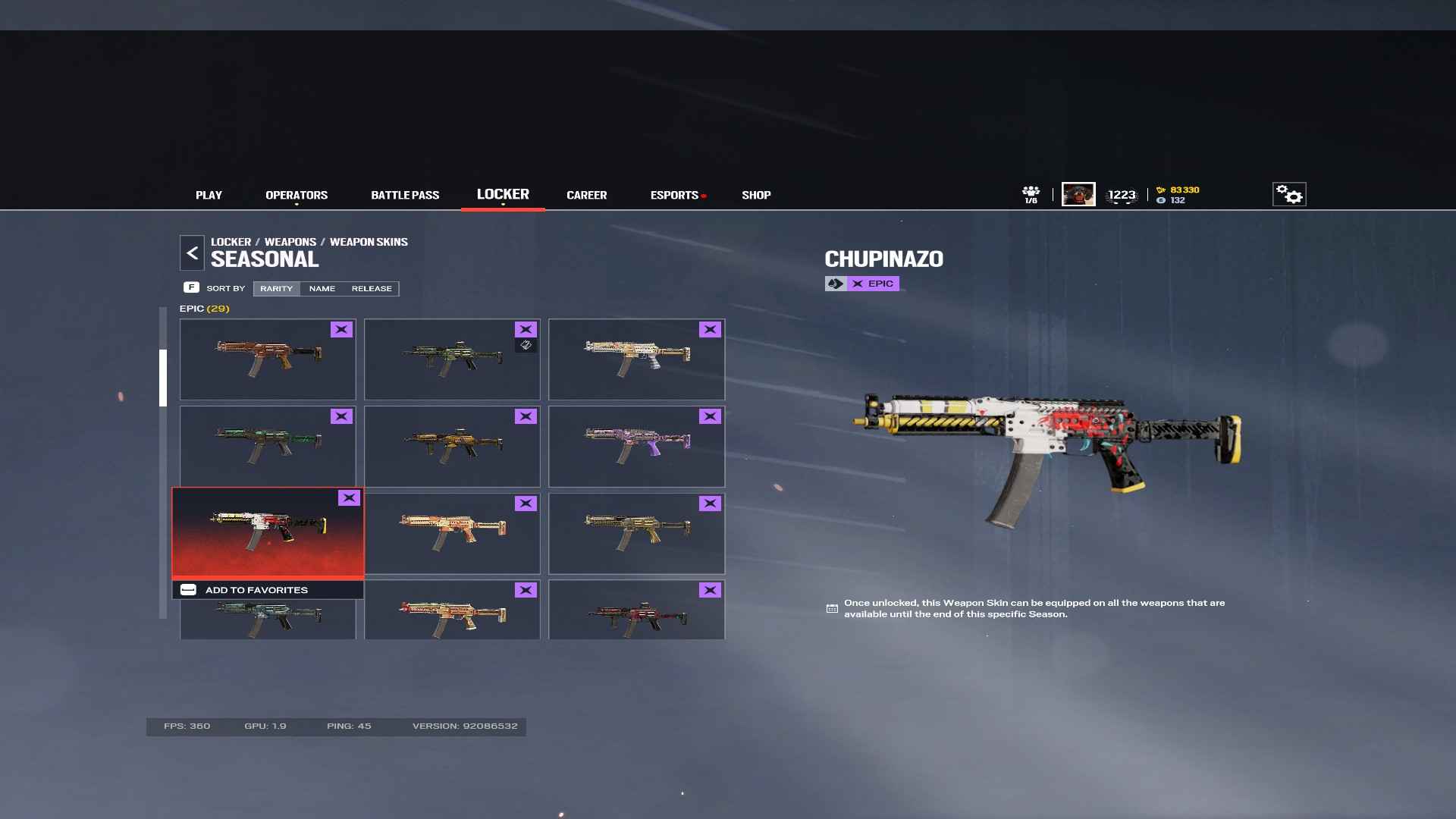Choose the bright green weapon skin

[x=268, y=447]
